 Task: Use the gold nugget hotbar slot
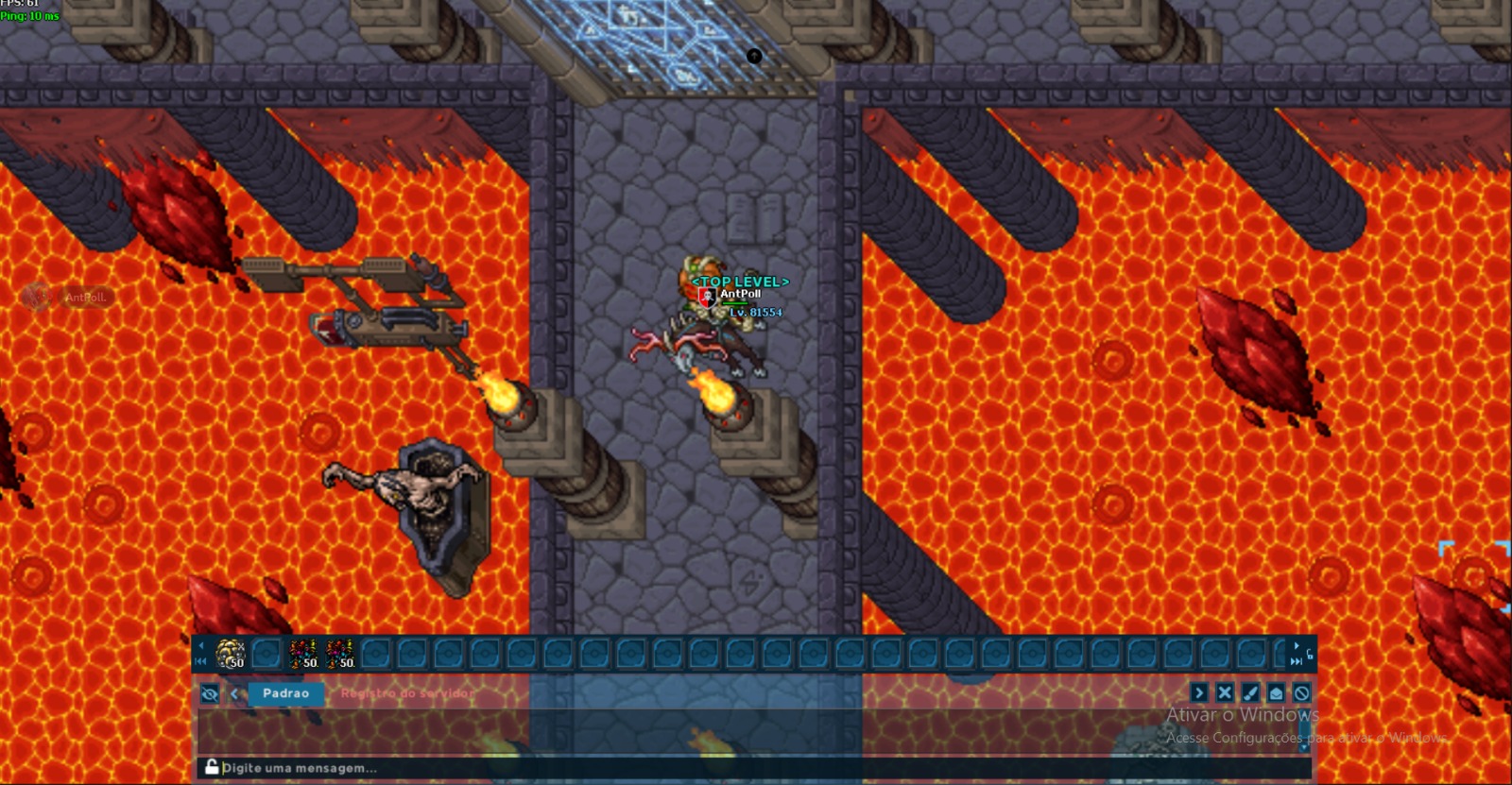click(231, 653)
